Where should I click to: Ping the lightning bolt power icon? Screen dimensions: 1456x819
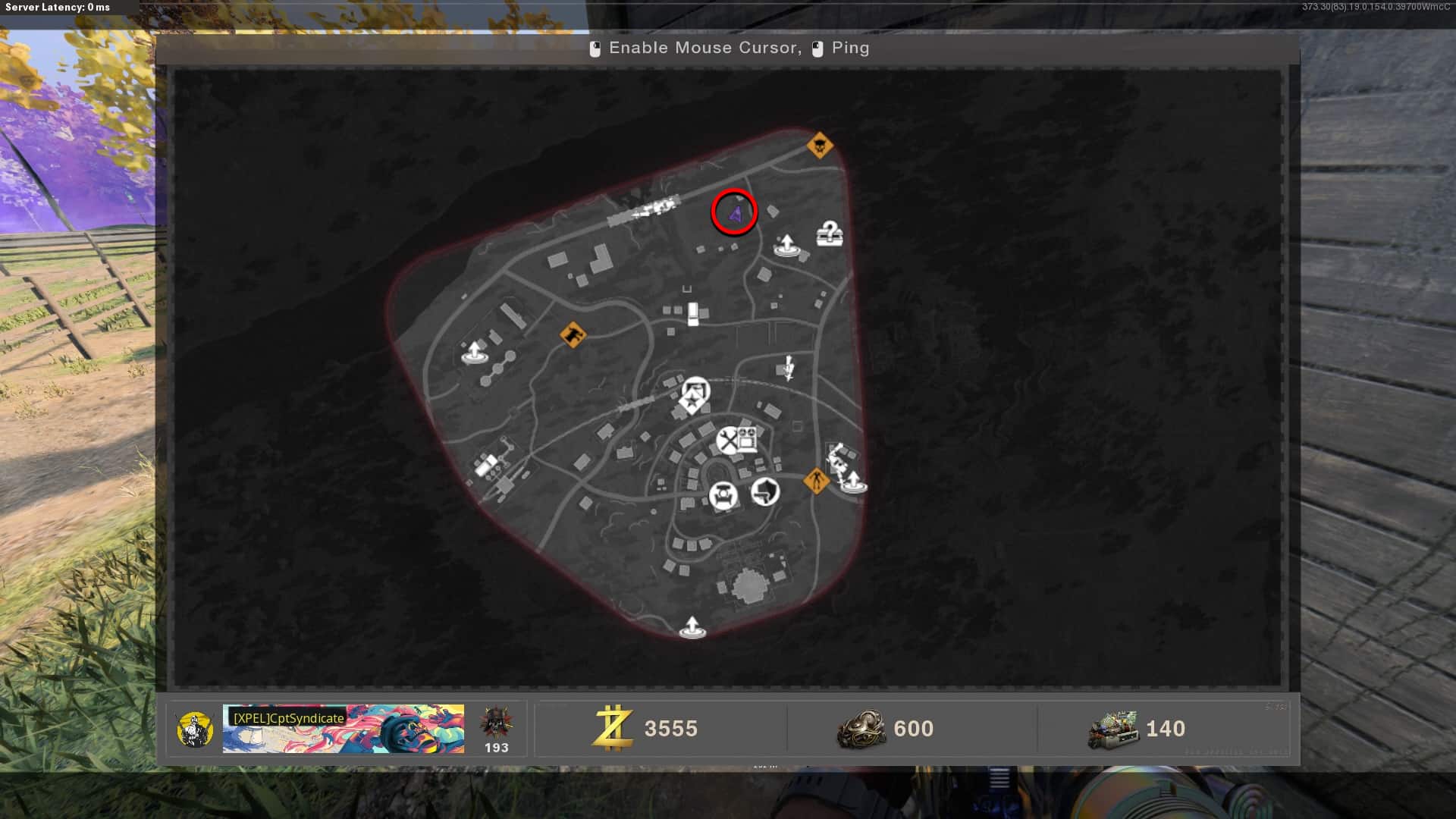coord(789,369)
